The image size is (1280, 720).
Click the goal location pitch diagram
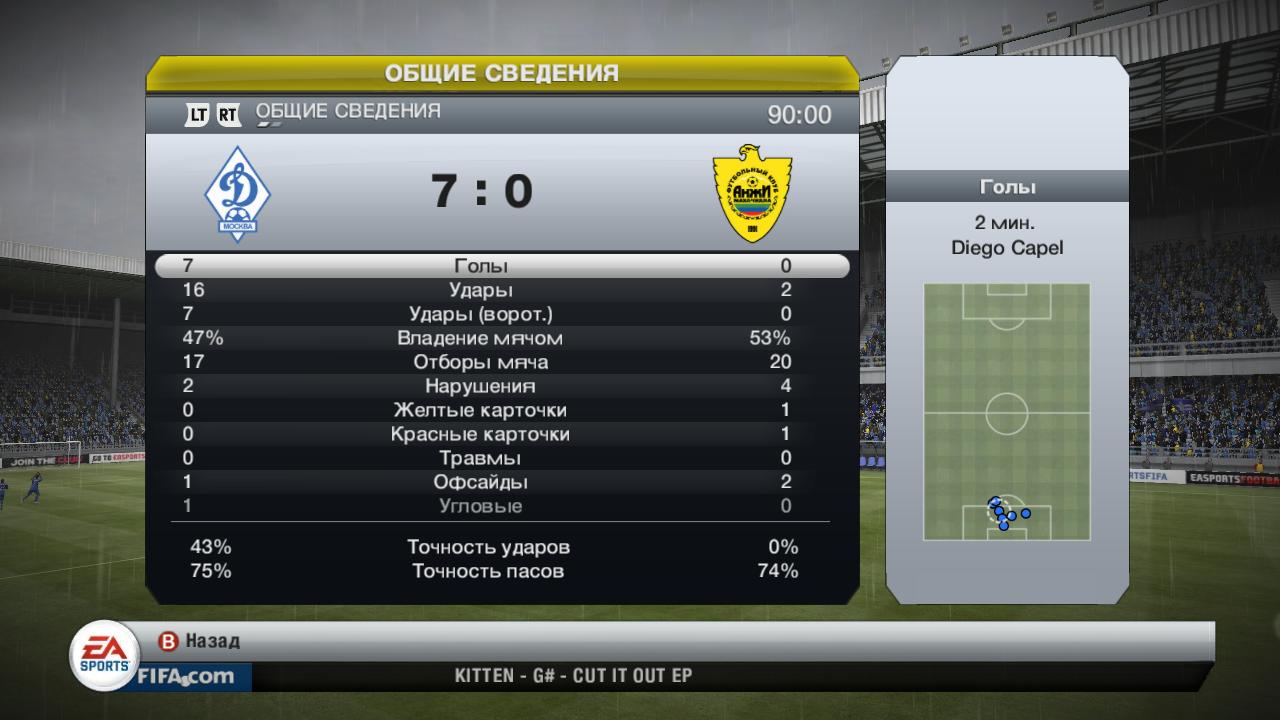click(1006, 411)
